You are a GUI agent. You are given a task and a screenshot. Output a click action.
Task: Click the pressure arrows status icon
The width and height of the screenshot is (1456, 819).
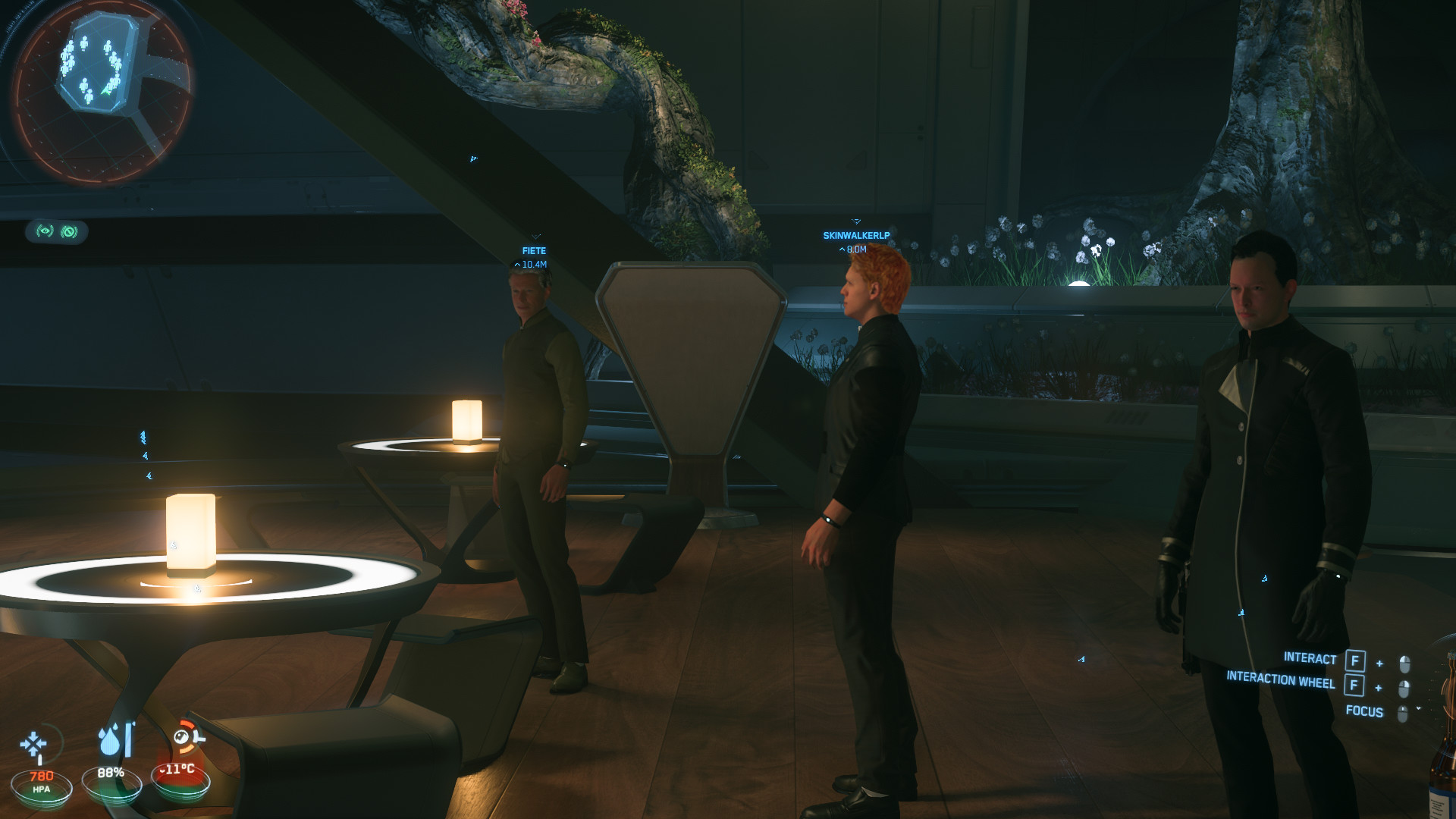[x=34, y=745]
